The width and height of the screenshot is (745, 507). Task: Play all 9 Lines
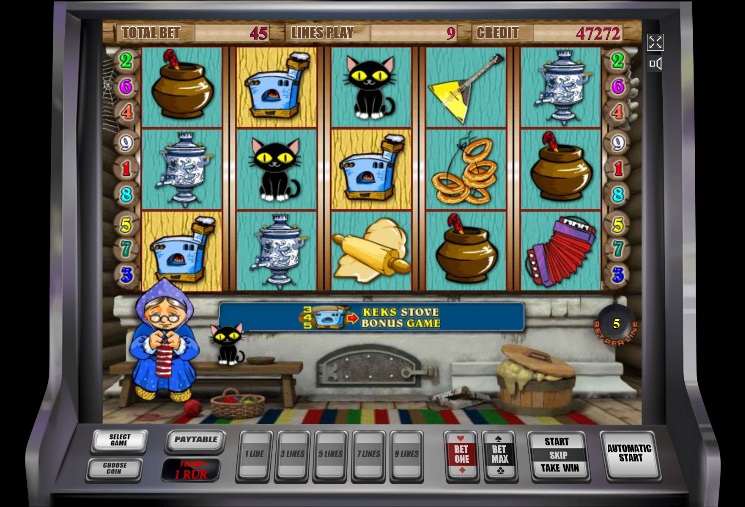(406, 455)
